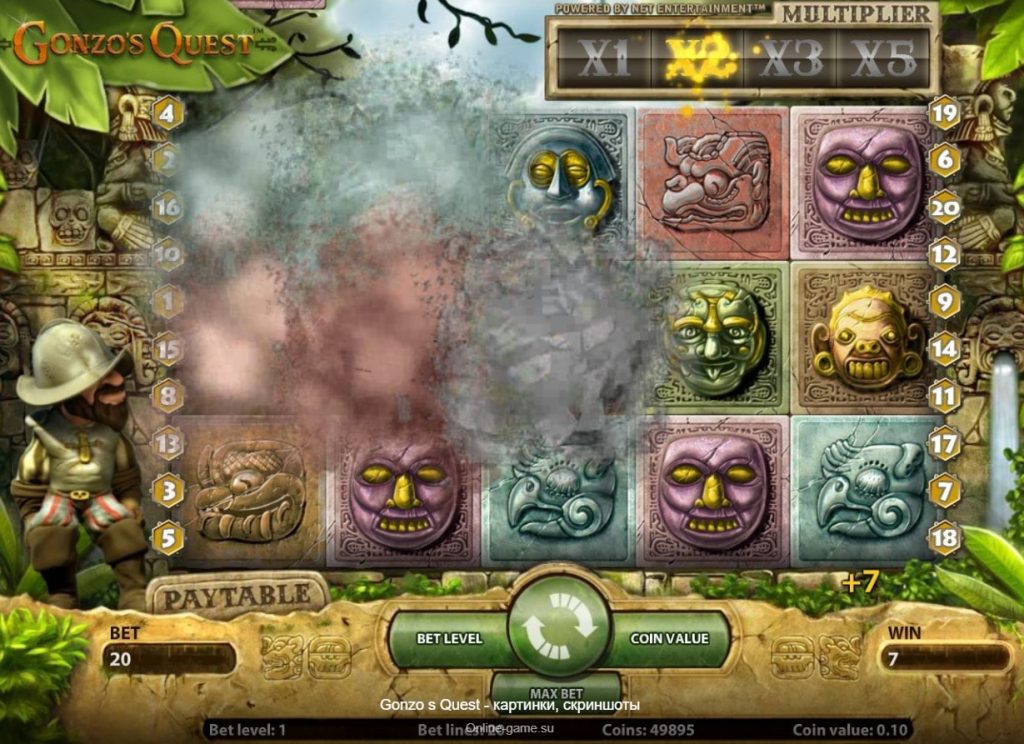Show payline number 18
The image size is (1024, 744).
pyautogui.click(x=944, y=538)
